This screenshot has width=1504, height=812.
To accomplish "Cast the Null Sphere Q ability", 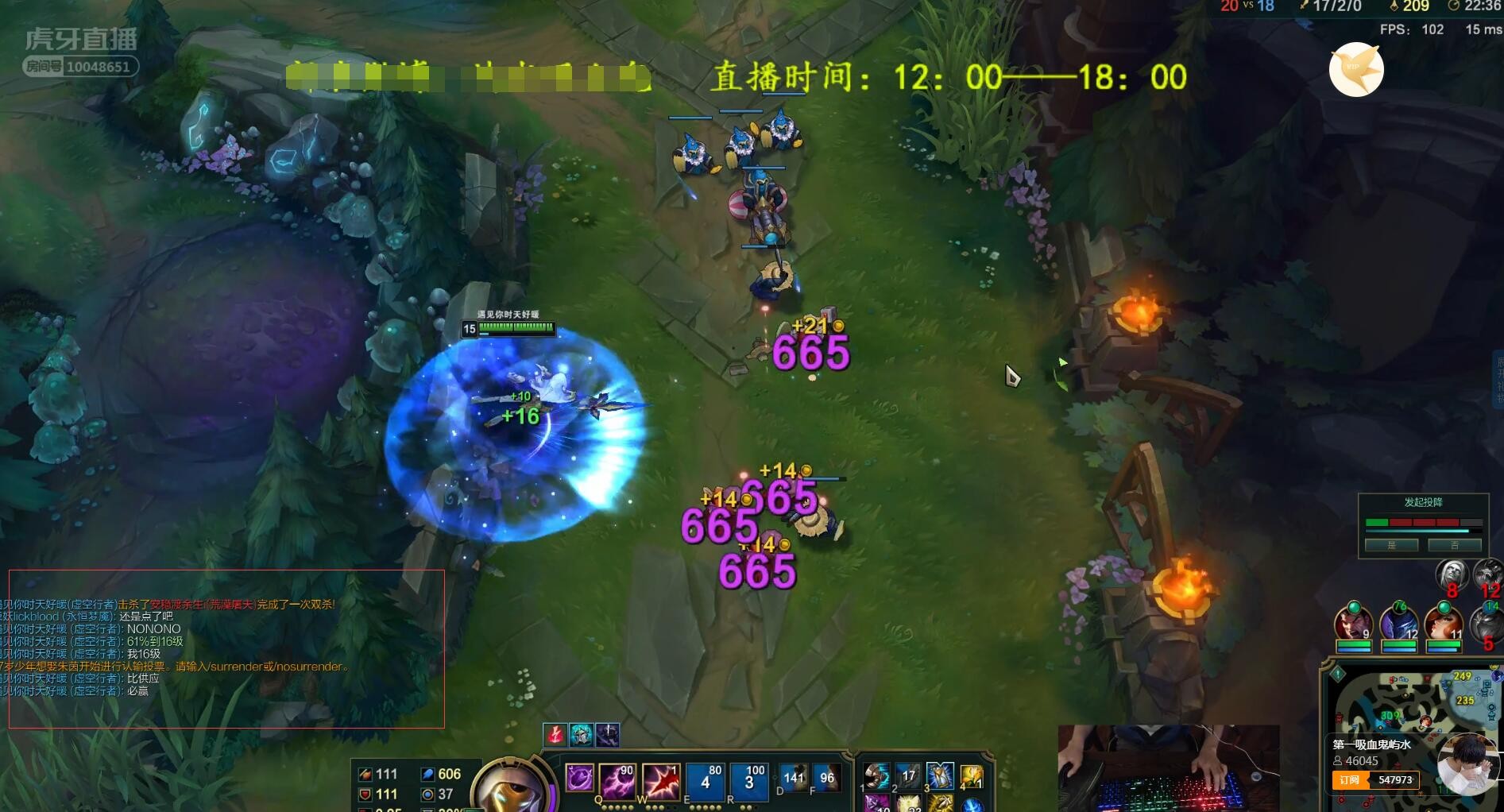I will (x=616, y=779).
